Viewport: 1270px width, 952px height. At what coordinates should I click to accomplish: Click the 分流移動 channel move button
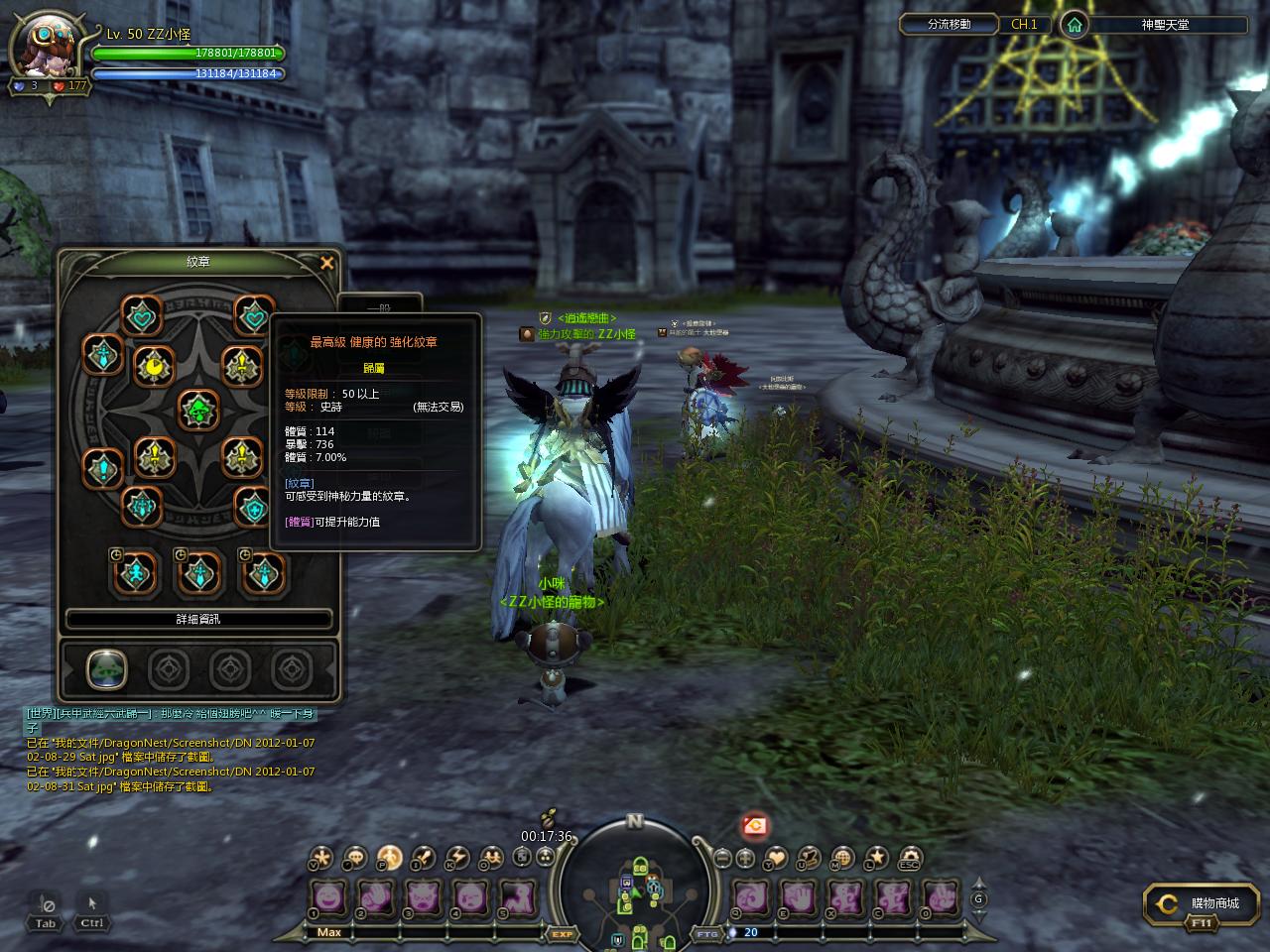click(x=949, y=25)
